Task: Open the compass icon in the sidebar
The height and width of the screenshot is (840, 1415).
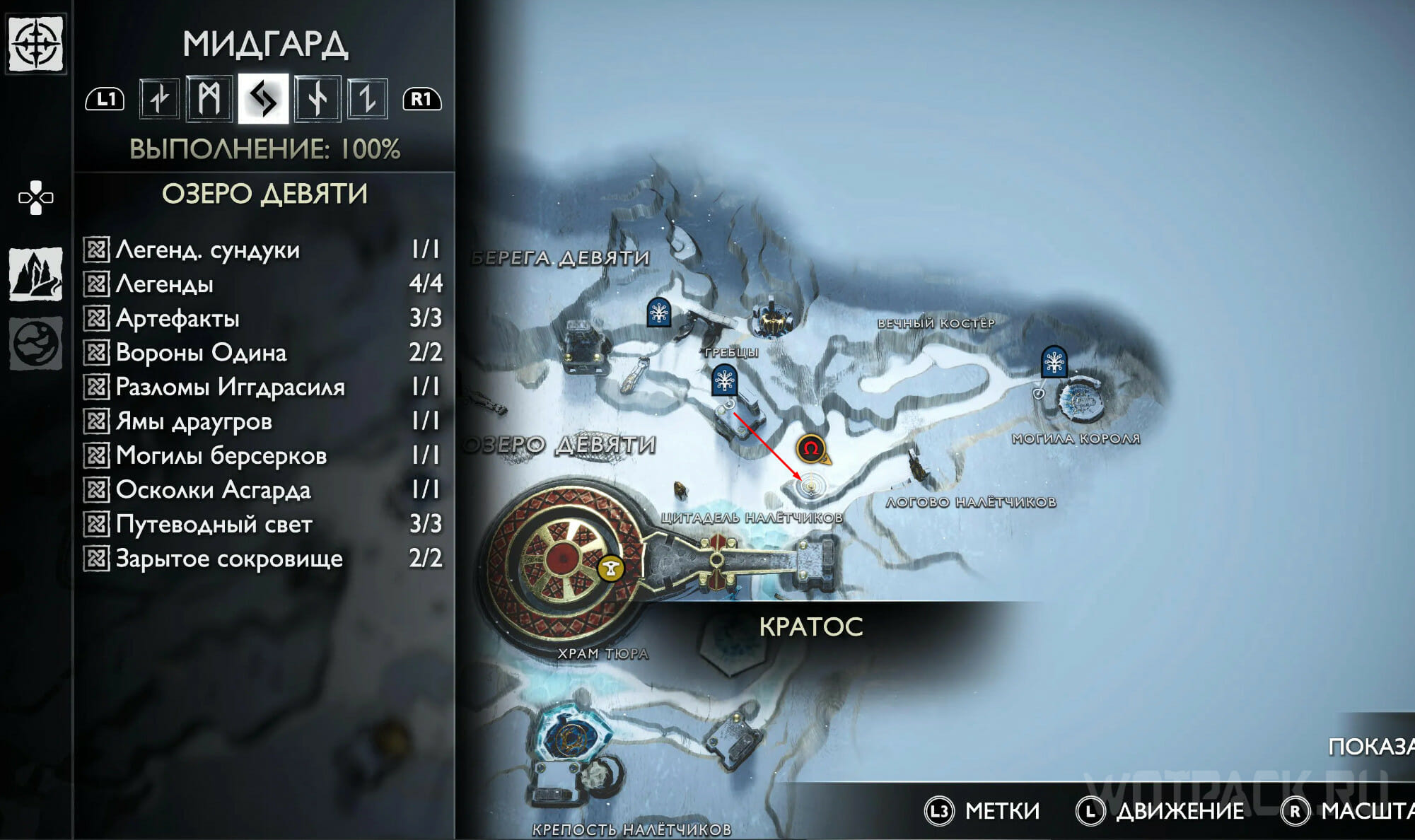Action: (x=35, y=43)
